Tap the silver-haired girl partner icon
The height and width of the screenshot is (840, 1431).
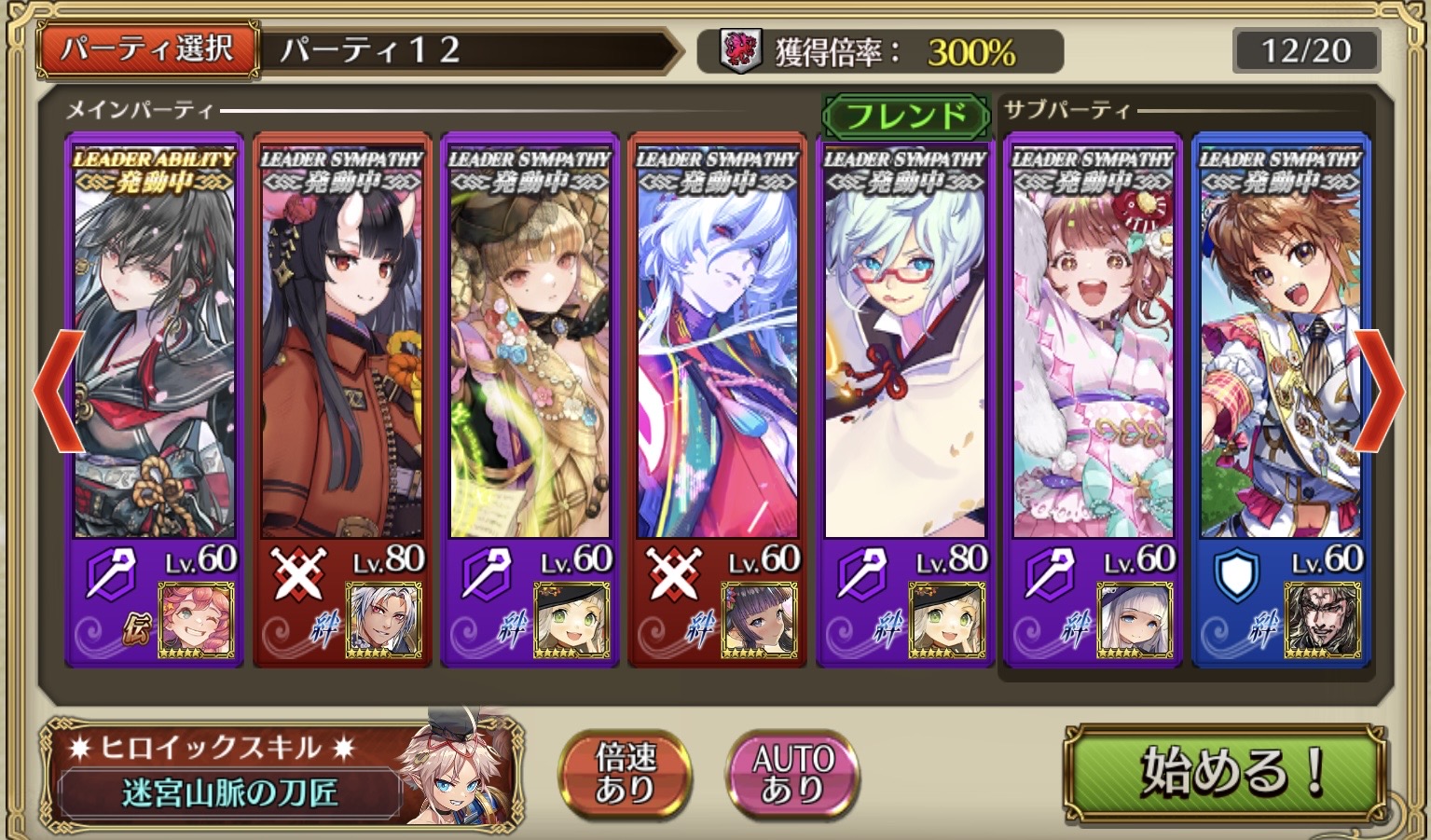click(1135, 620)
